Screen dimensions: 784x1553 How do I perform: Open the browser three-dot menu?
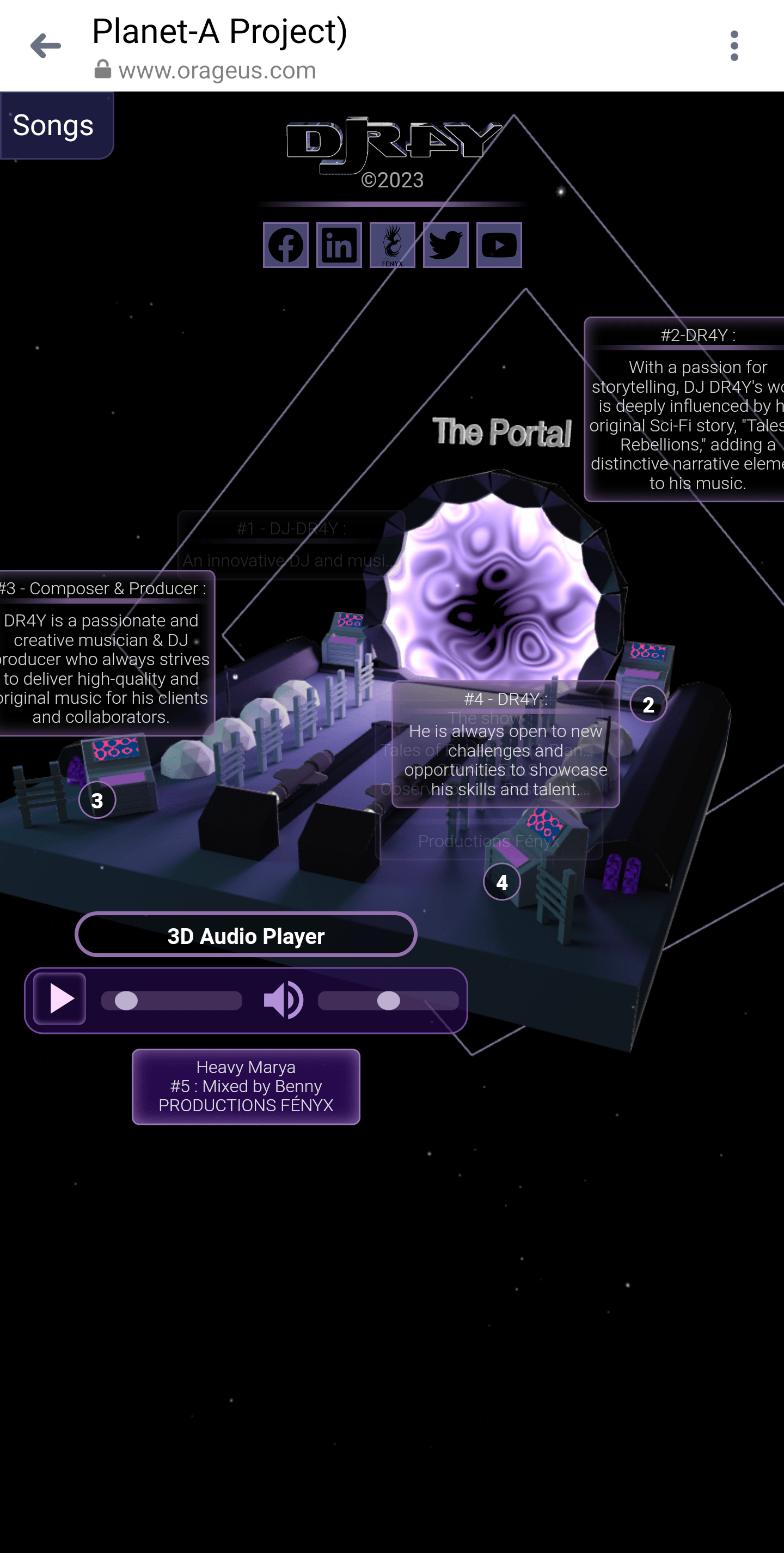point(733,46)
